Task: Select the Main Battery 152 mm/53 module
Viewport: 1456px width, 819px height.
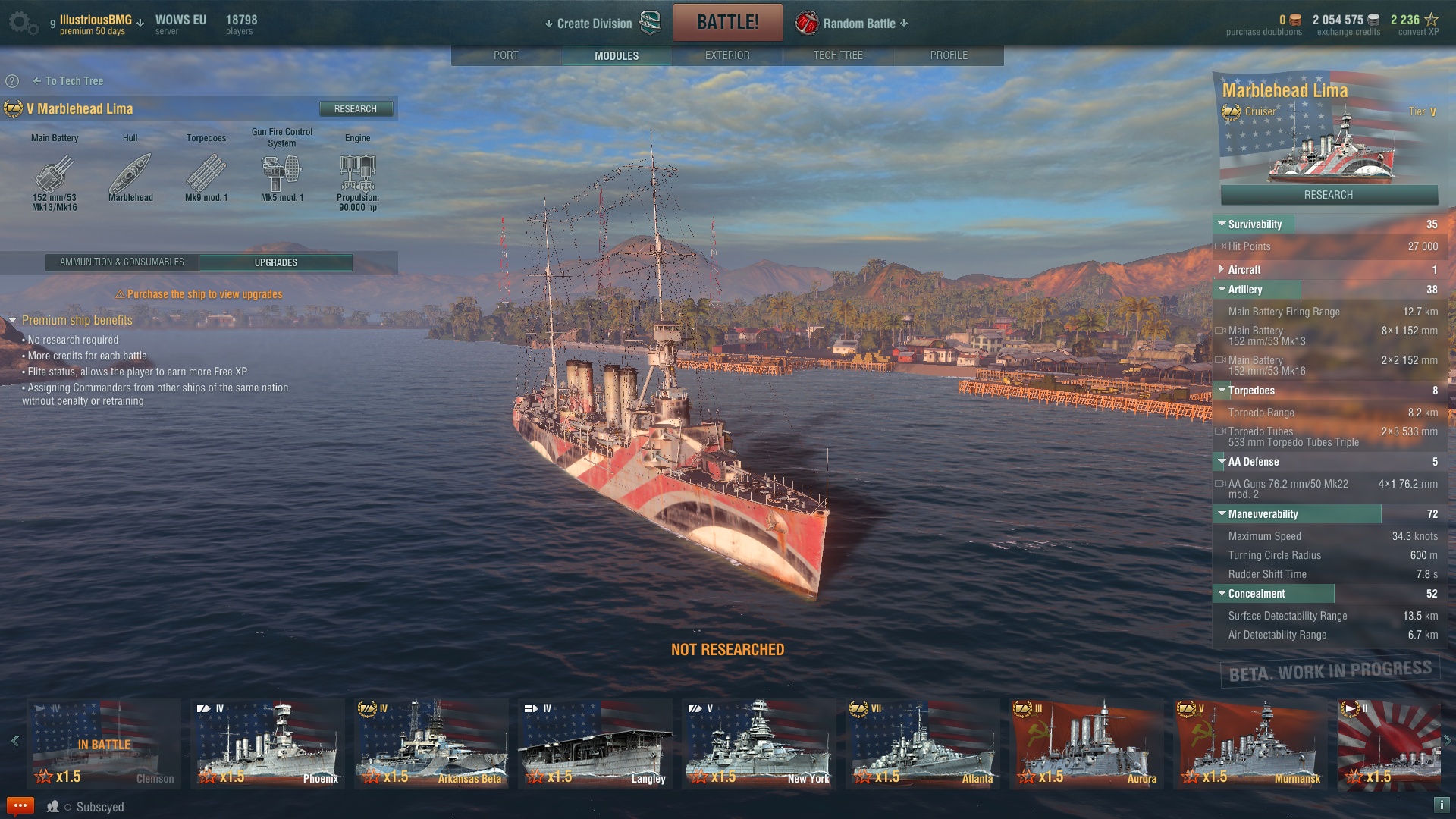Action: 55,175
